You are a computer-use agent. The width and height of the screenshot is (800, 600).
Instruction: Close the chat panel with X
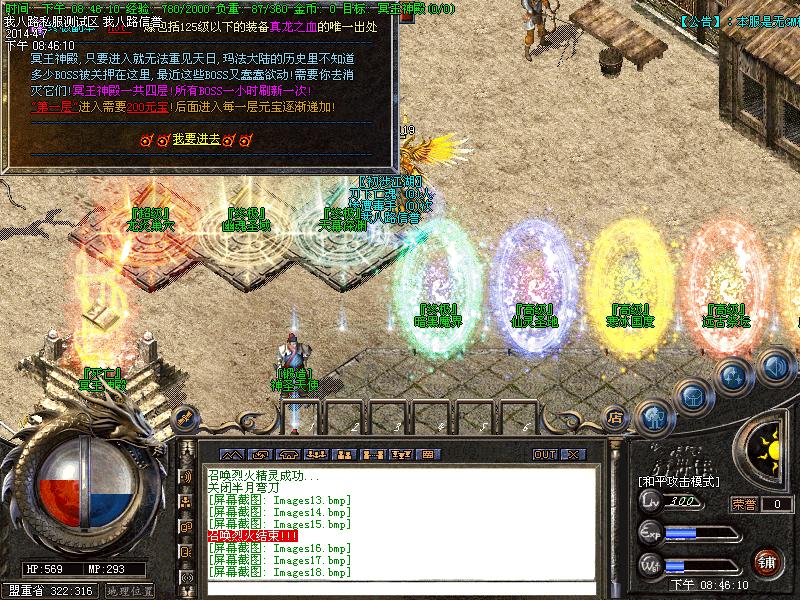[x=572, y=454]
